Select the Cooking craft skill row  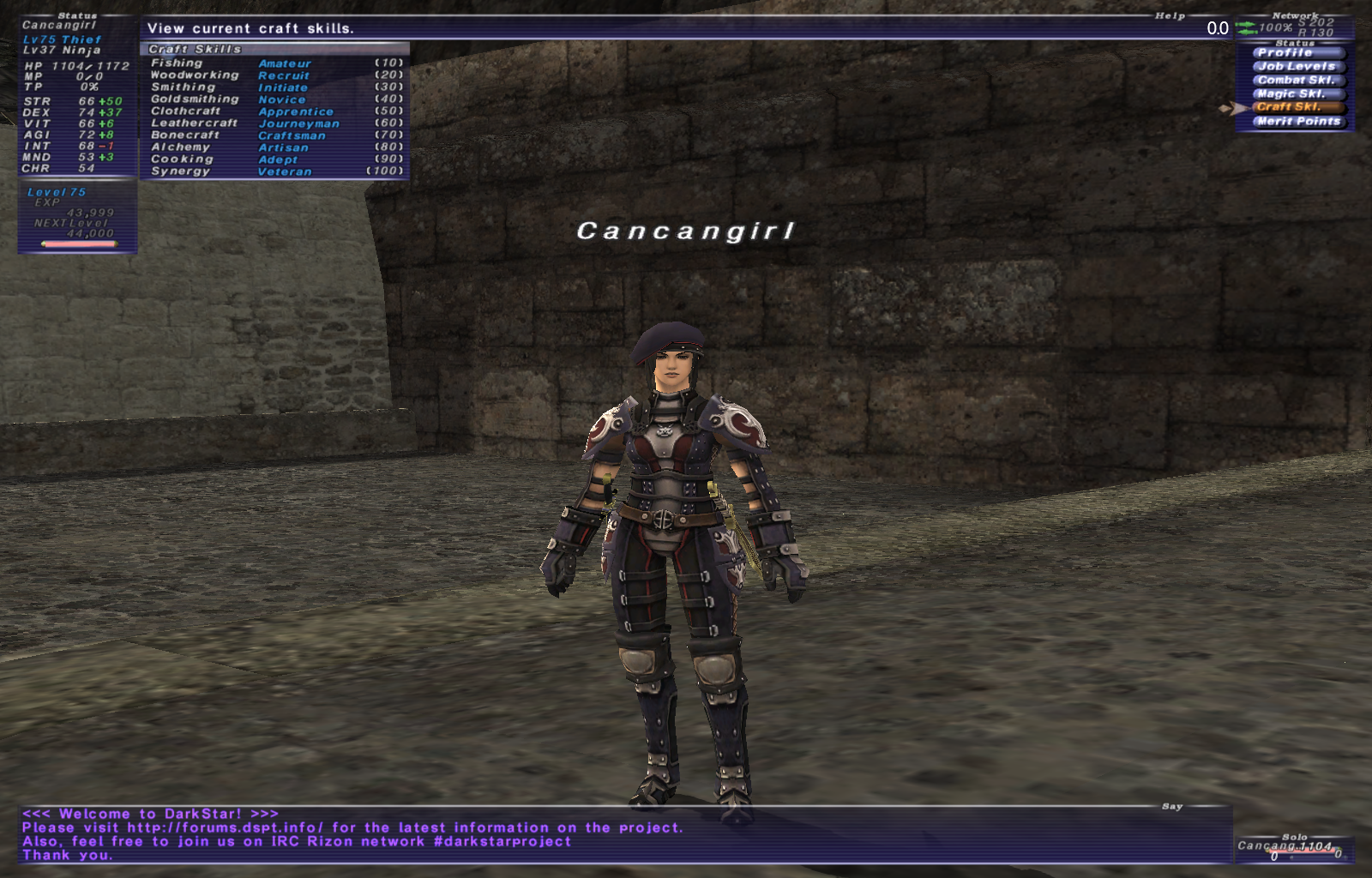[x=274, y=159]
